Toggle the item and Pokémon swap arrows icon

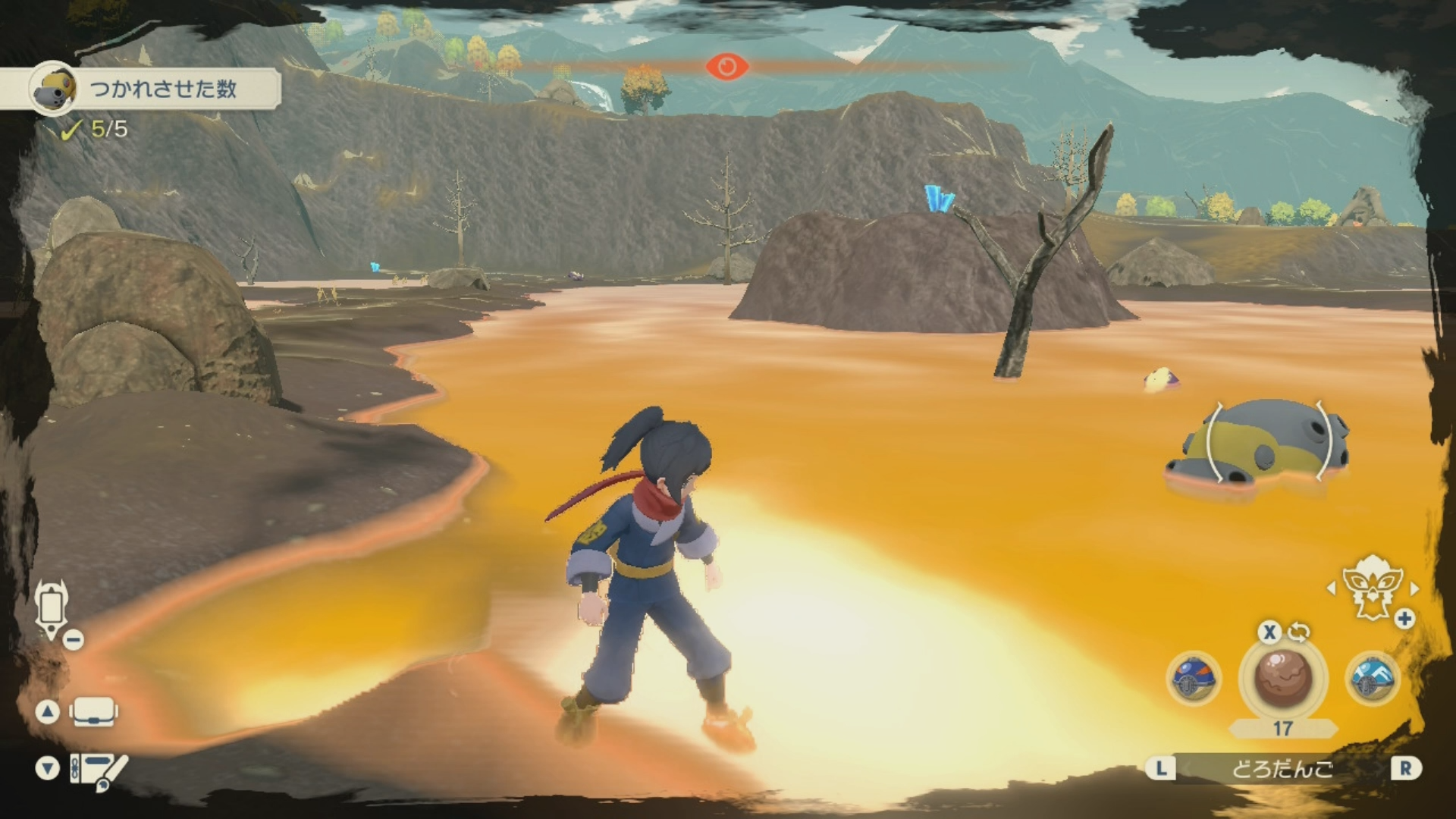1298,632
